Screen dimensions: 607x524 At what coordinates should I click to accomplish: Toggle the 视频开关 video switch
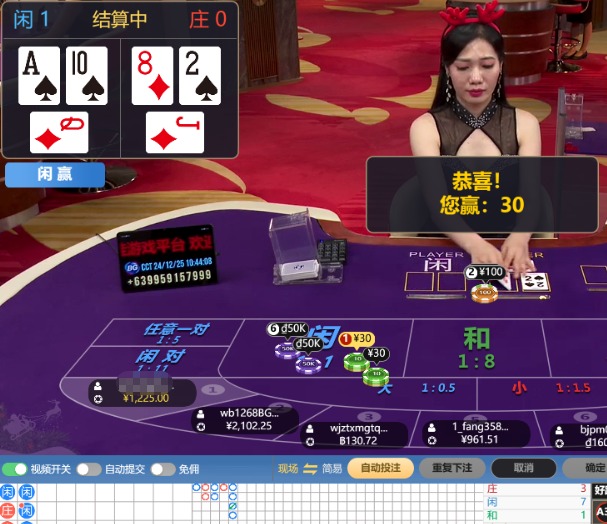point(15,469)
